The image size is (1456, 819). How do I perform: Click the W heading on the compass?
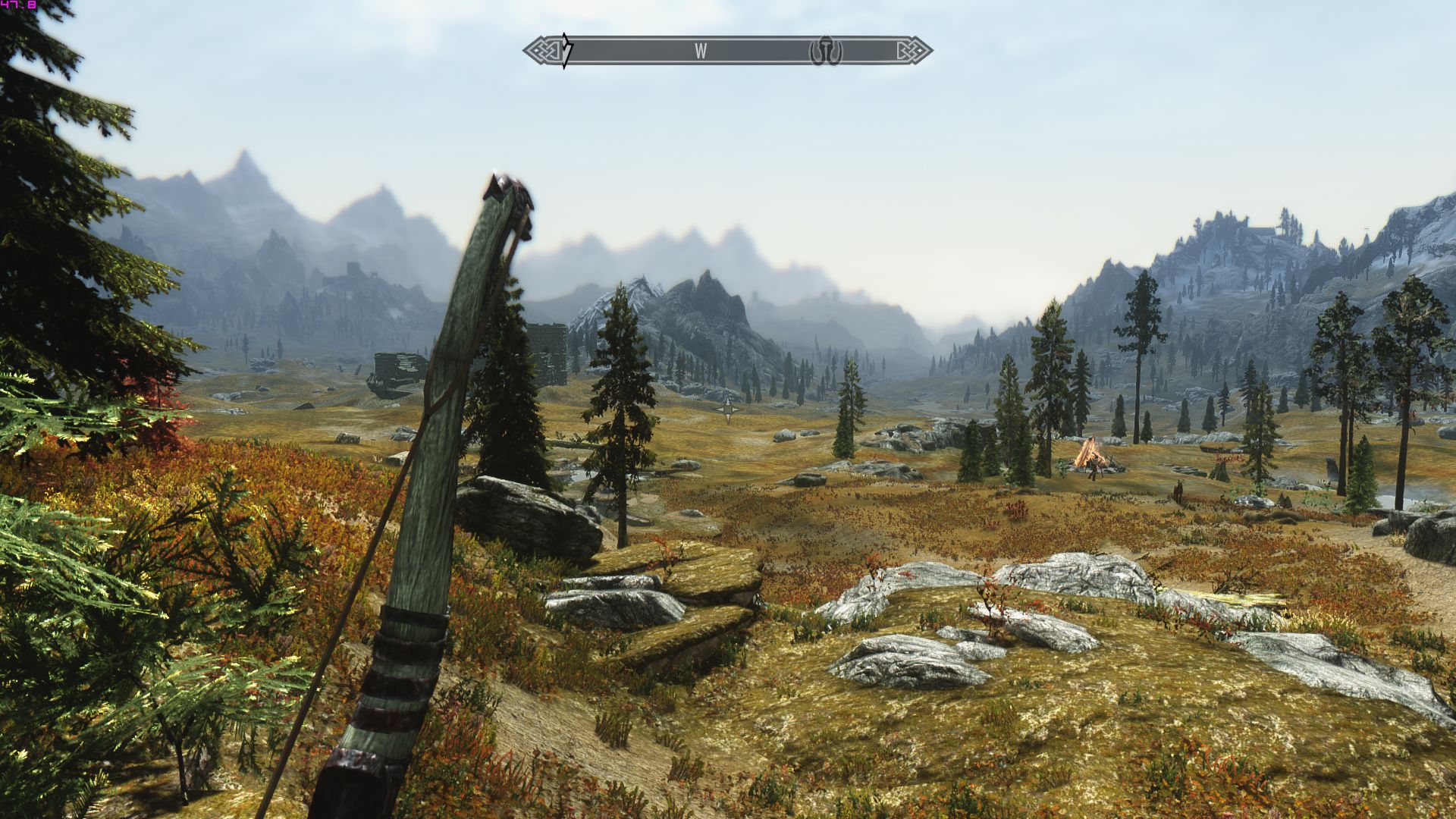(x=701, y=51)
